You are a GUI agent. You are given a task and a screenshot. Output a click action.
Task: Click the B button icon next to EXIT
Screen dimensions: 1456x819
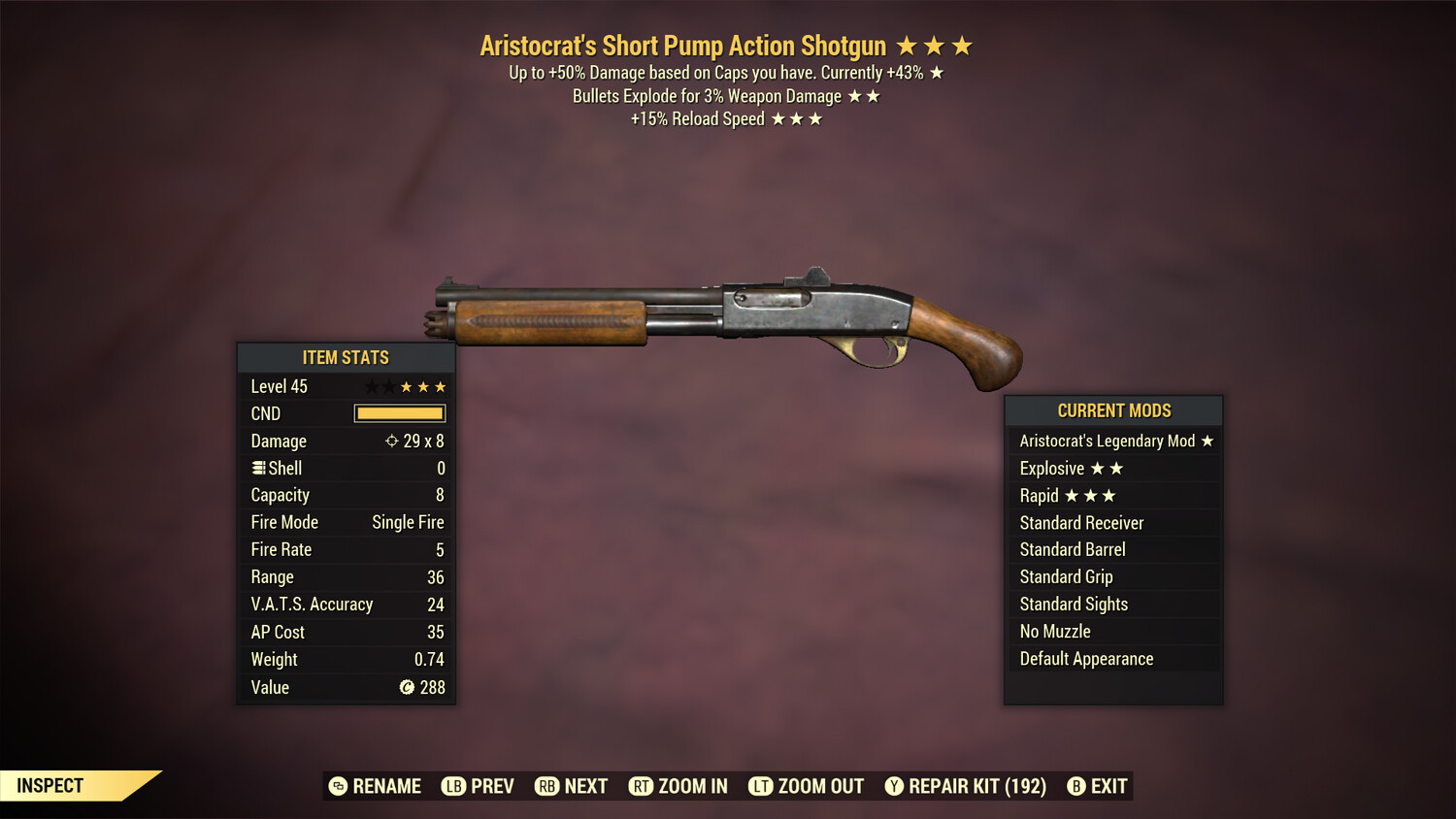coord(1075,786)
